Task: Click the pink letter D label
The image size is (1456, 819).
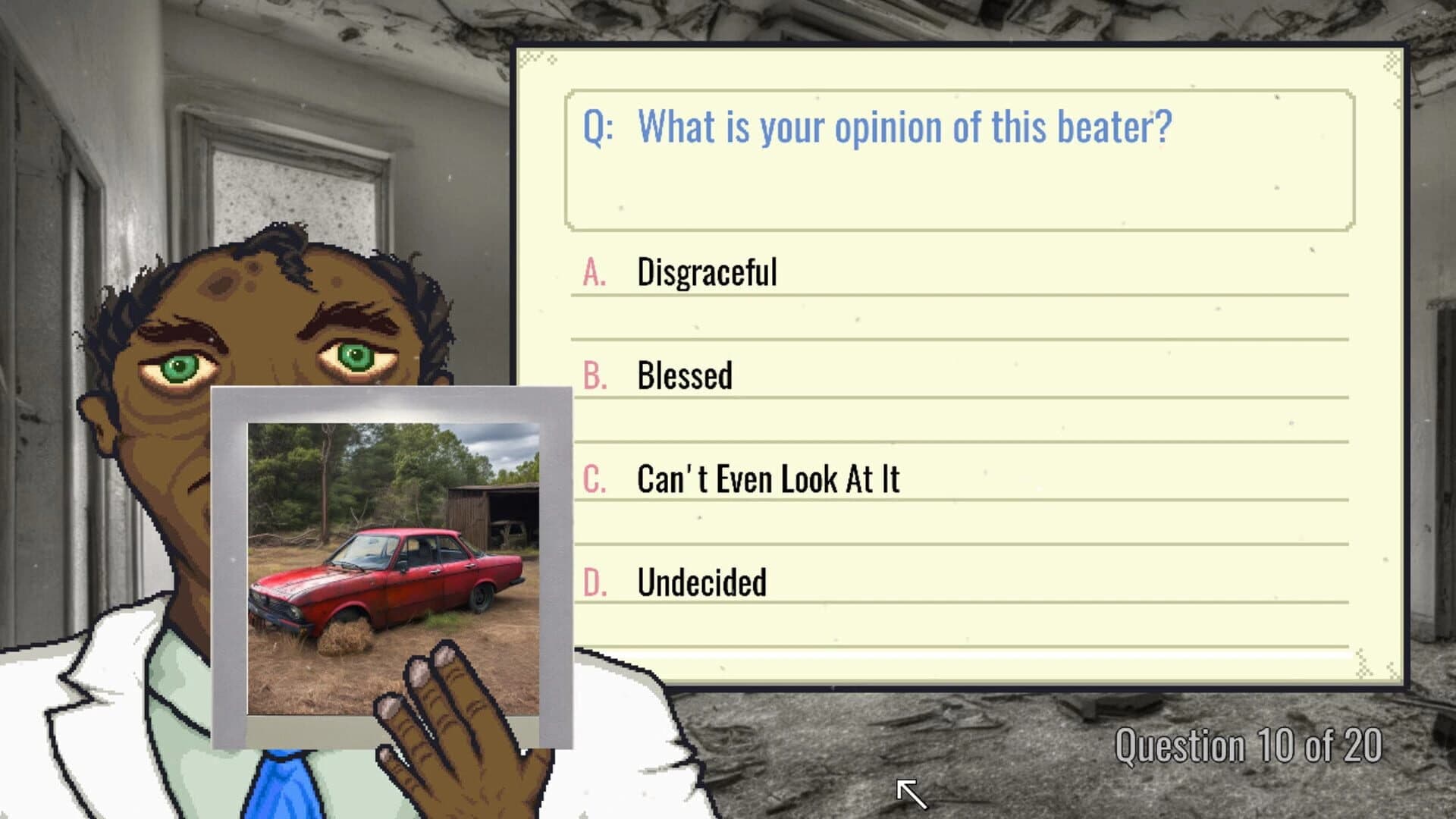Action: pyautogui.click(x=596, y=582)
